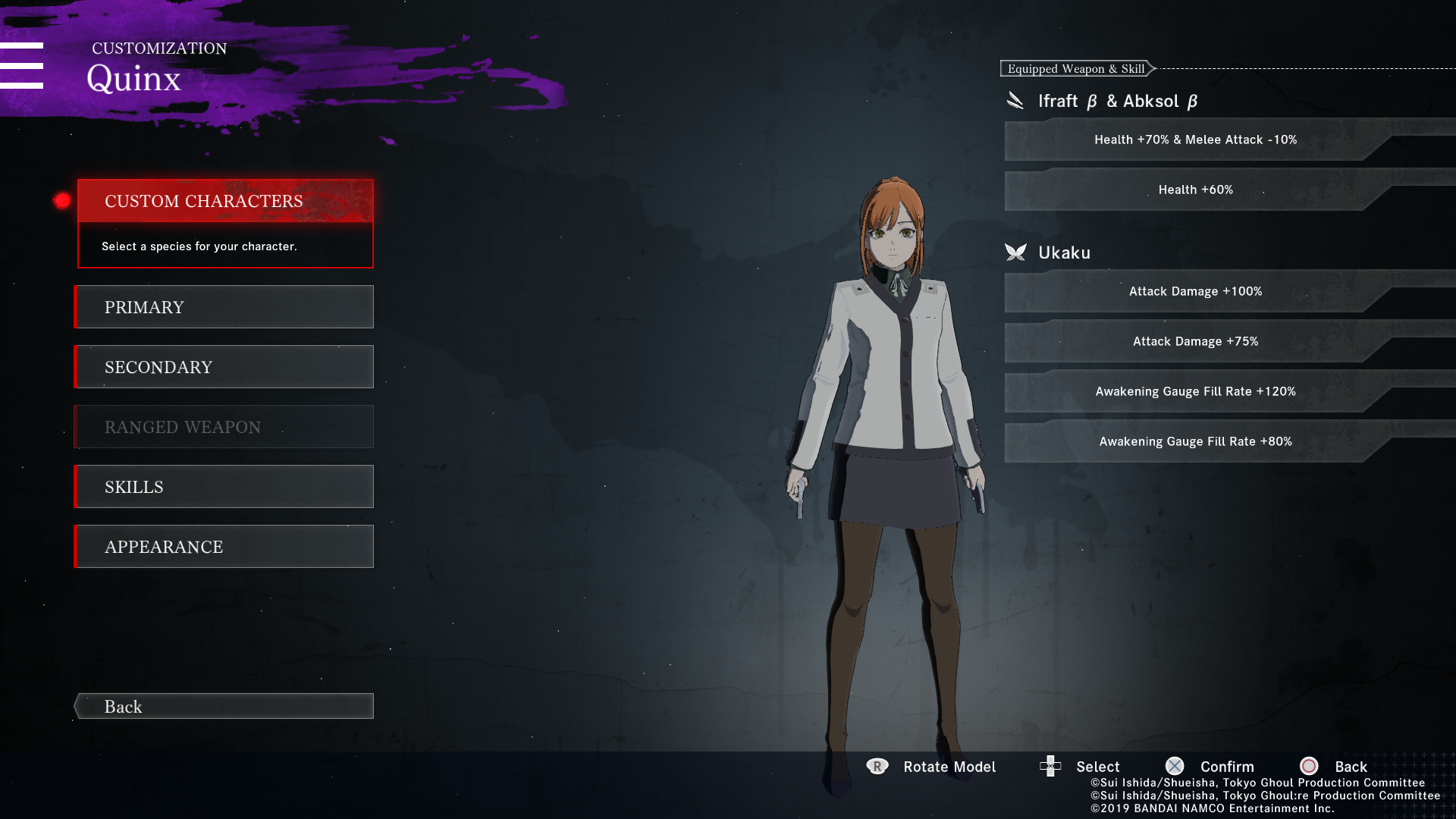Screen dimensions: 1456x819
Task: Pick the Attack Damage +75% skill row
Action: 1195,341
